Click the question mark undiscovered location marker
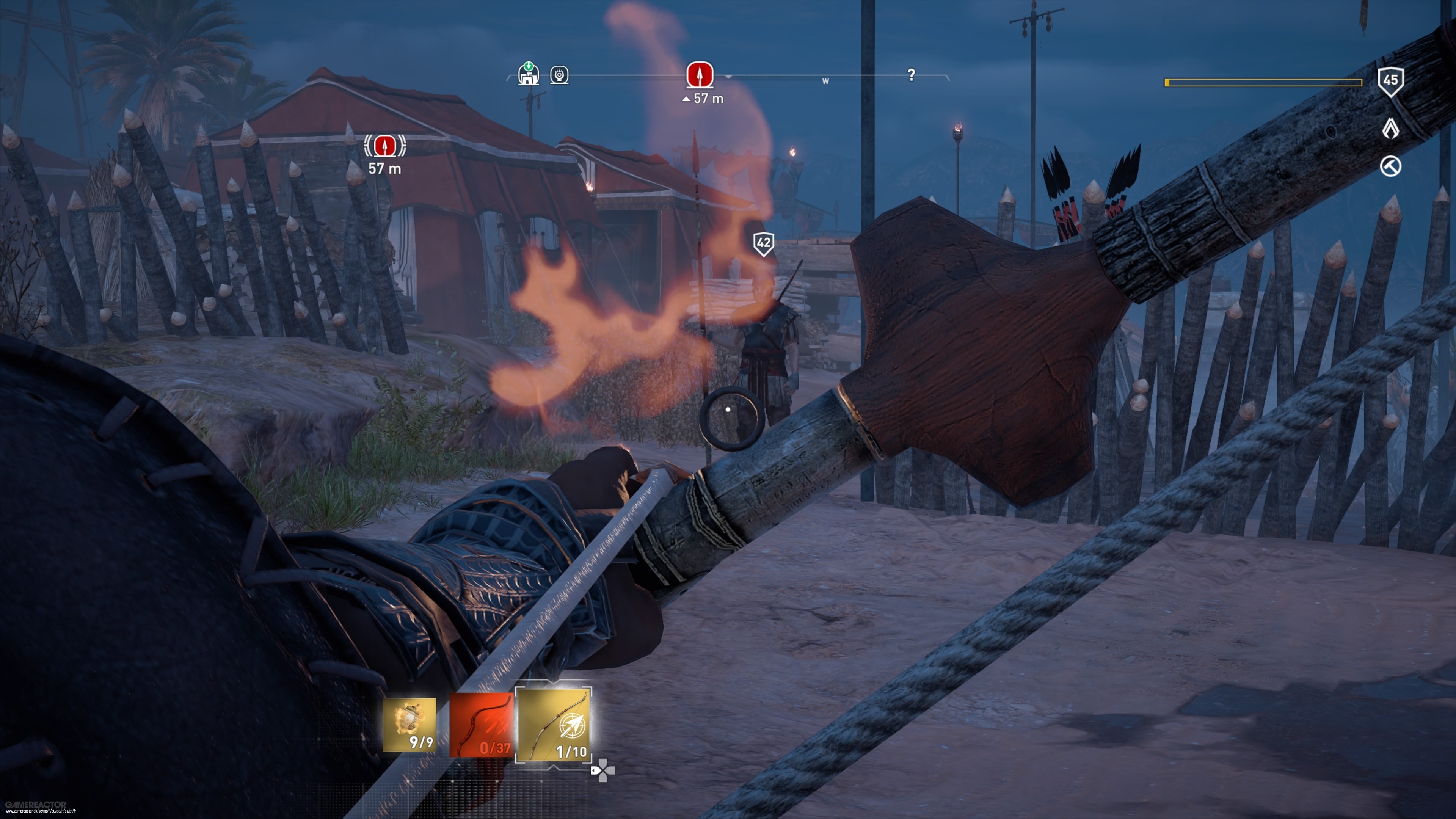The width and height of the screenshot is (1456, 819). 911,74
